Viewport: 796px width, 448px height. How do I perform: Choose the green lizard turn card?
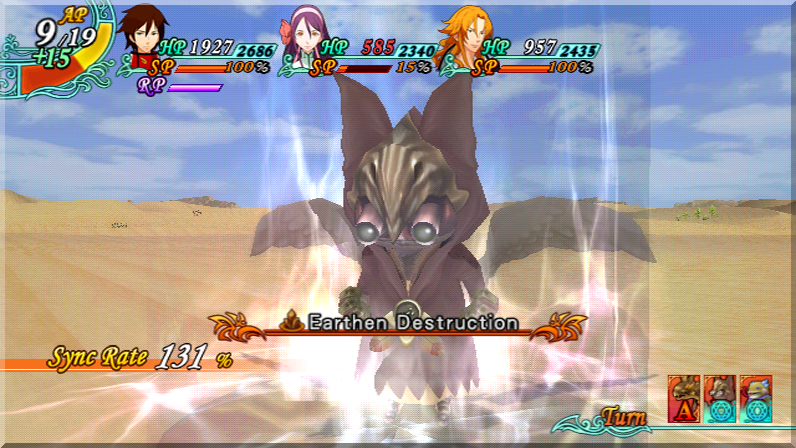click(x=756, y=398)
